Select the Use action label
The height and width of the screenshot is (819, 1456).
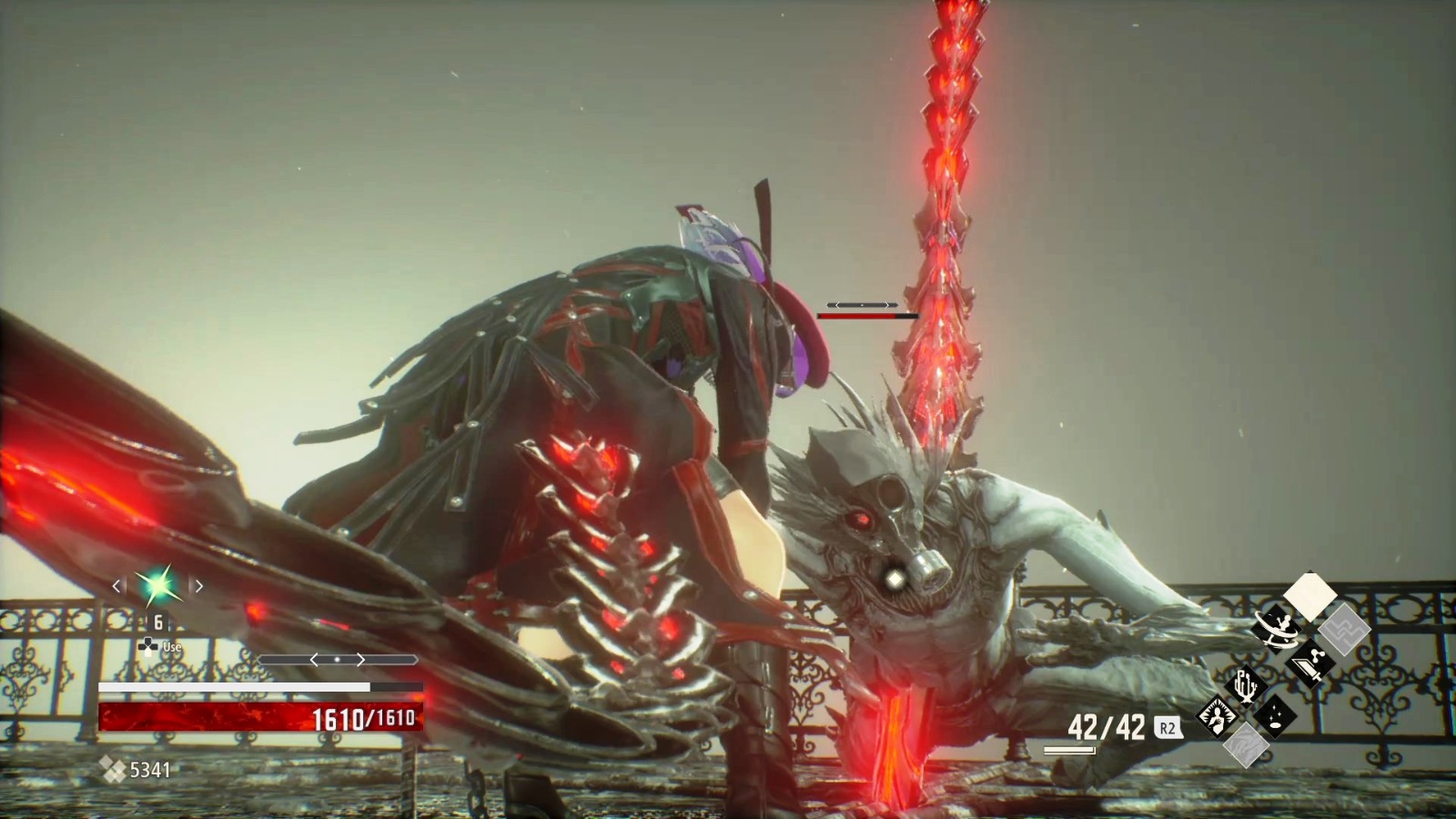171,647
